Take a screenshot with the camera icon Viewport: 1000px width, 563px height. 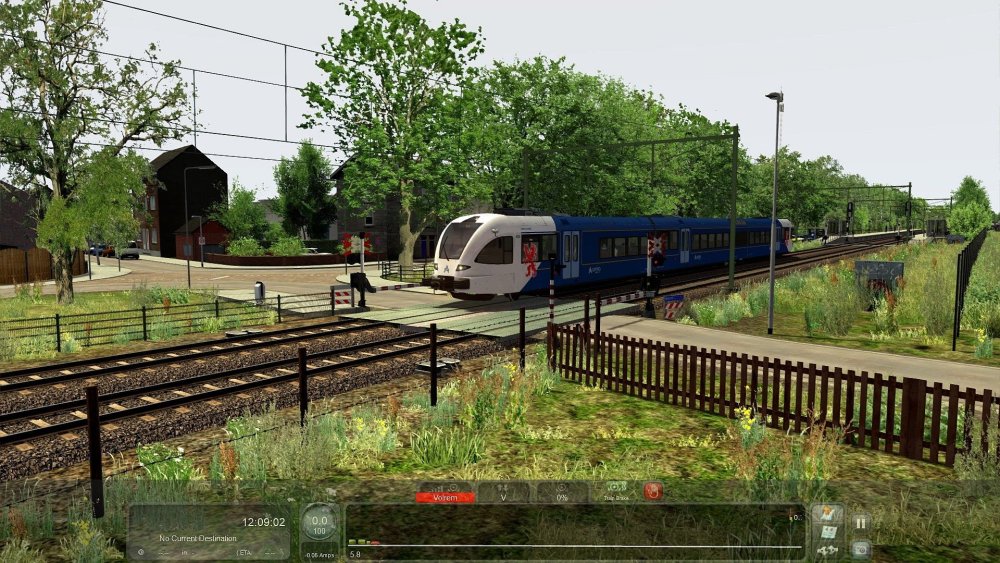pos(860,548)
